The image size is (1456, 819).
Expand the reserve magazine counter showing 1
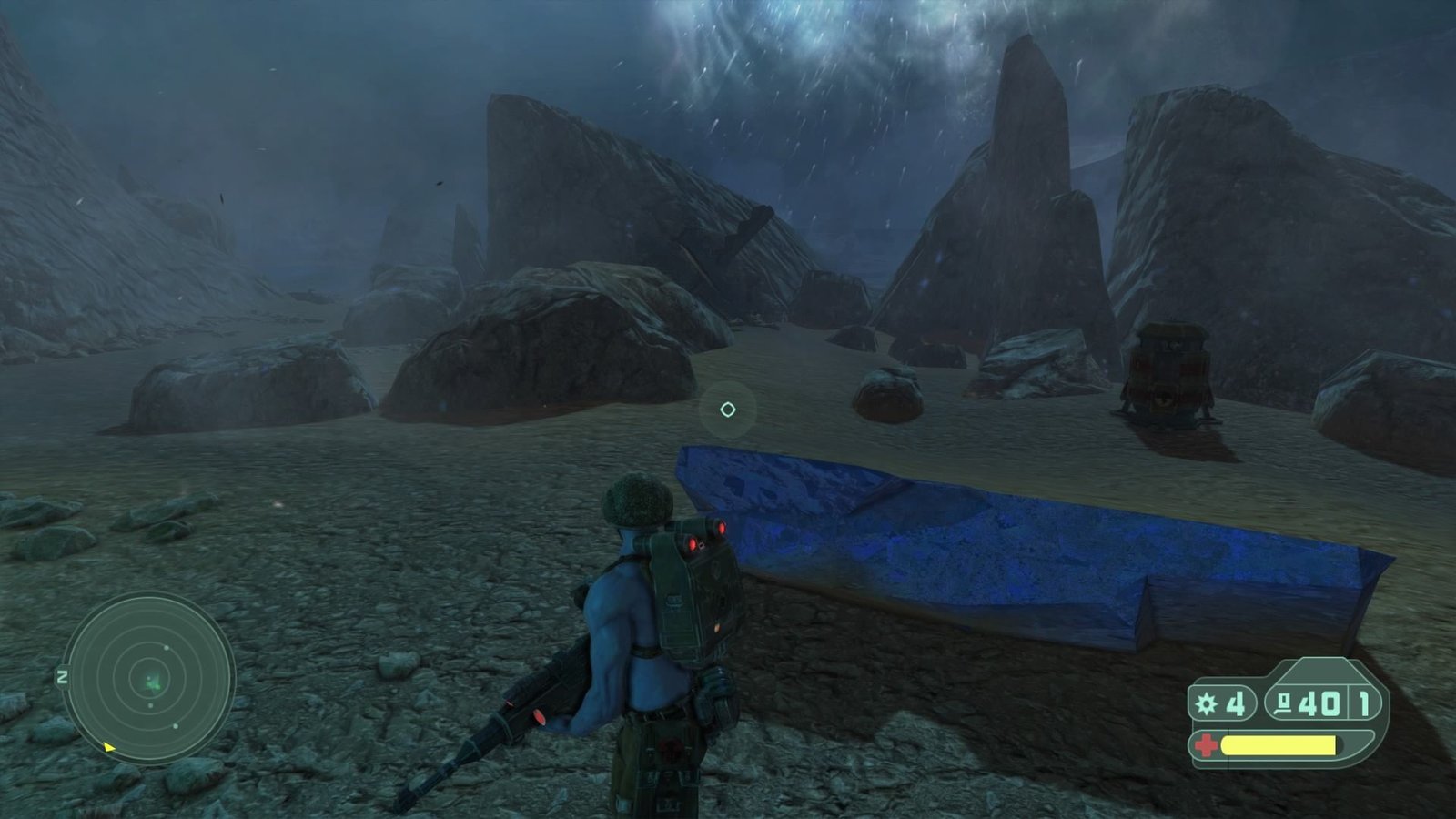click(1364, 704)
